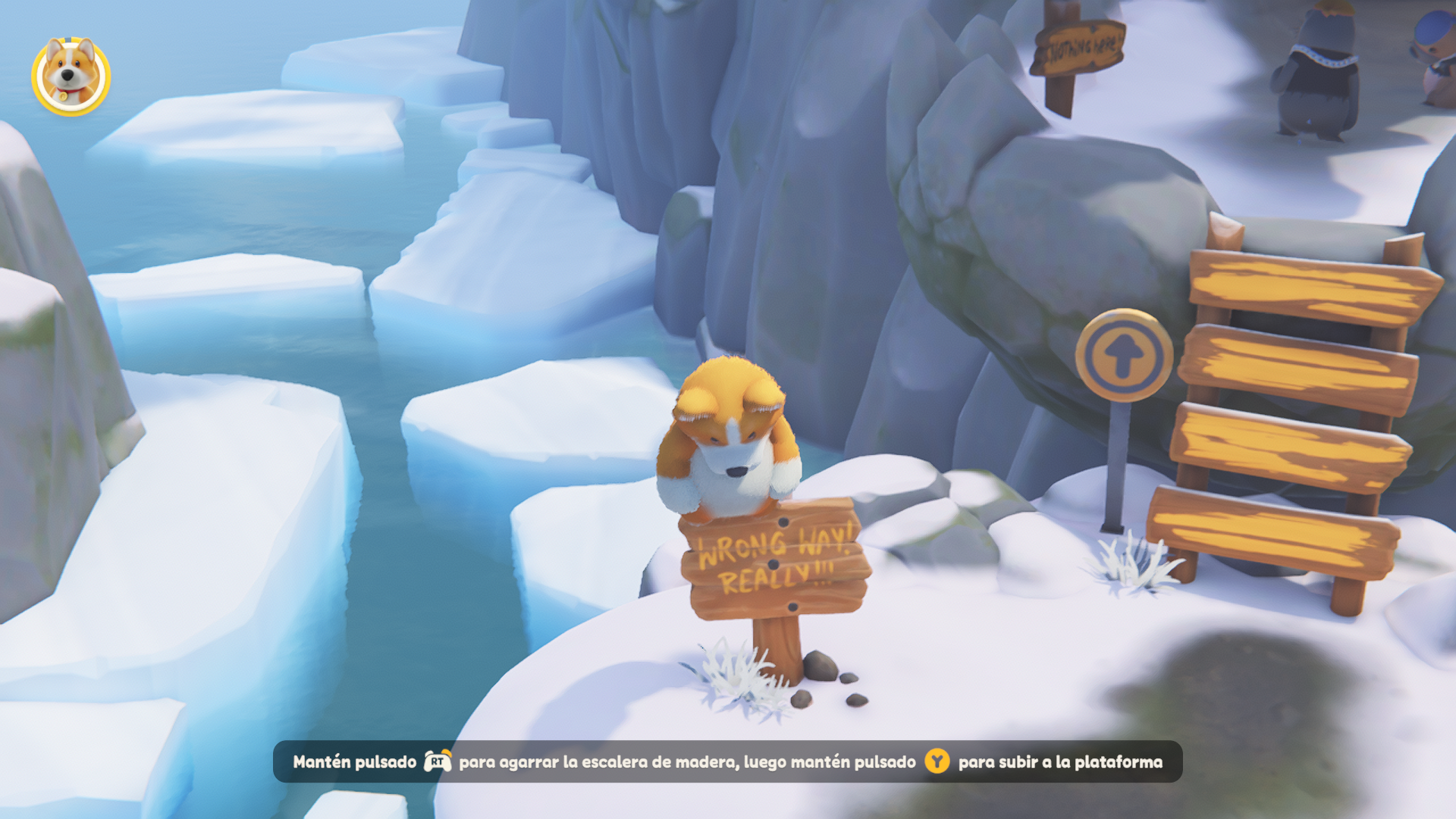
Task: Click the corgi player portrait icon
Action: 71,76
